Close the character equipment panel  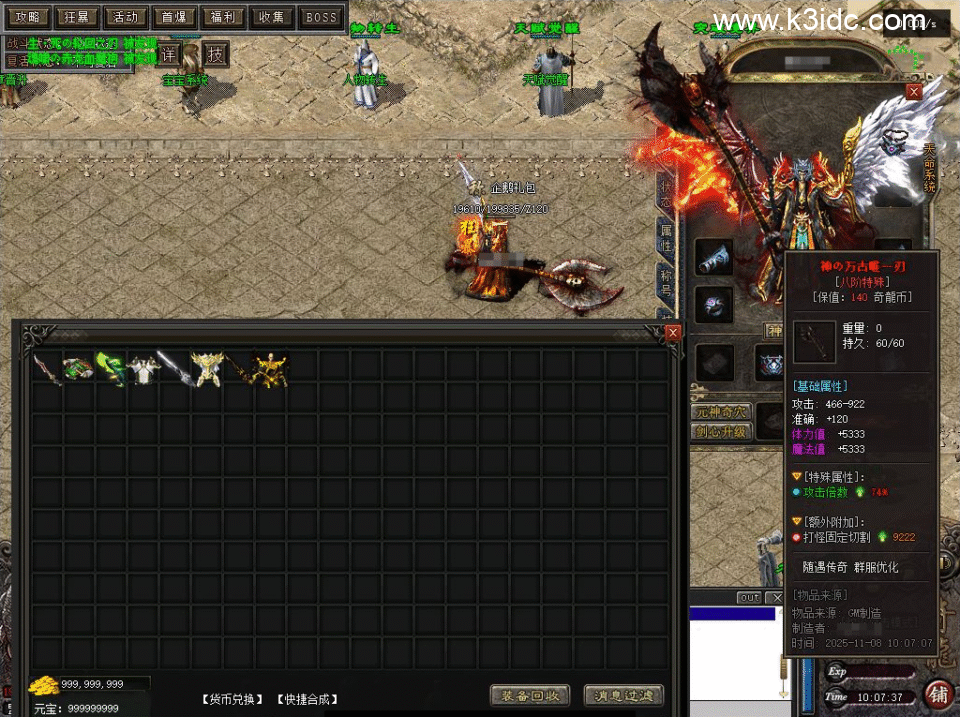coord(913,91)
